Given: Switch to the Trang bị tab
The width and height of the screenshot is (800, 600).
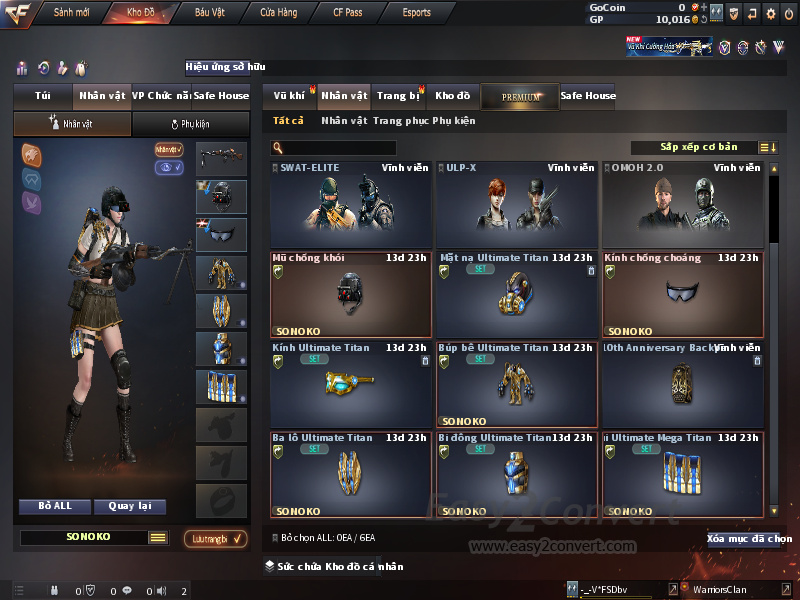Looking at the screenshot, I should point(398,96).
